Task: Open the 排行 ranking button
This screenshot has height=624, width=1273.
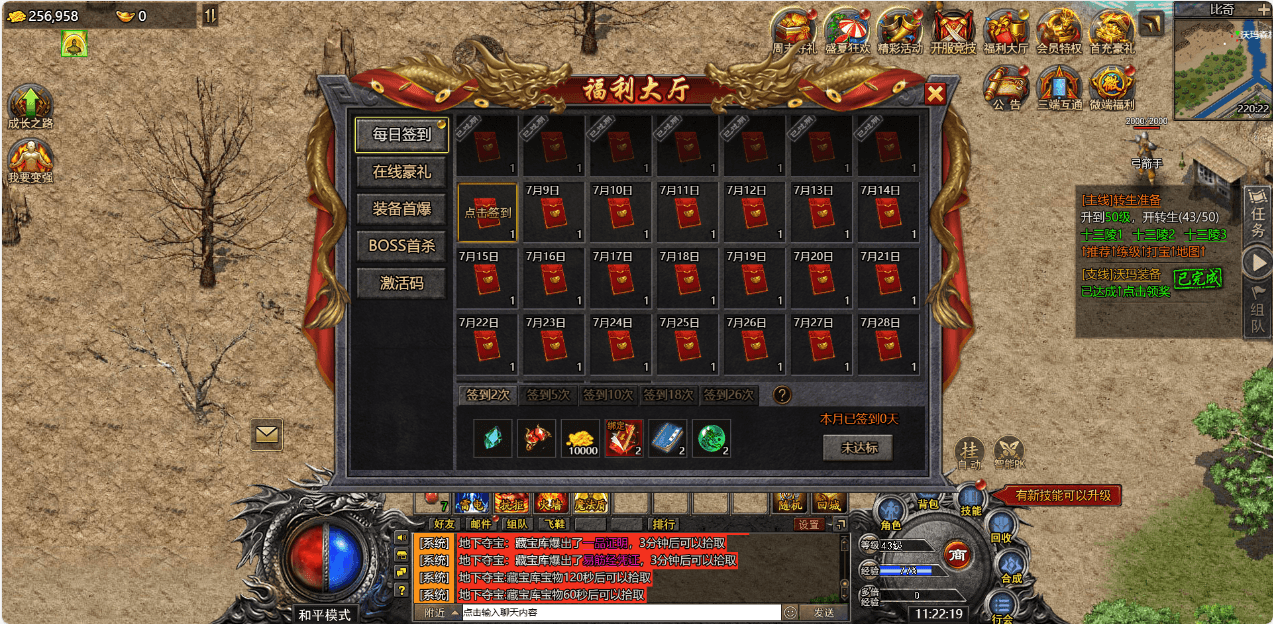Action: (664, 523)
